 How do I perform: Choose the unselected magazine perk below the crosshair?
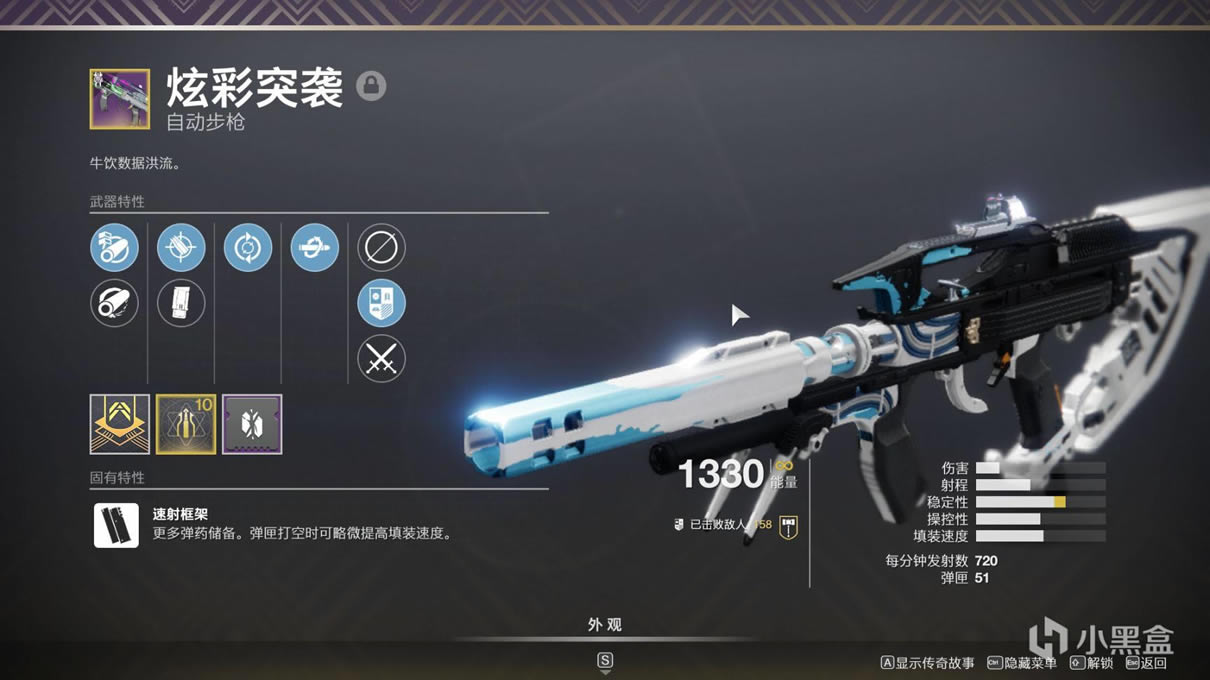coord(181,303)
